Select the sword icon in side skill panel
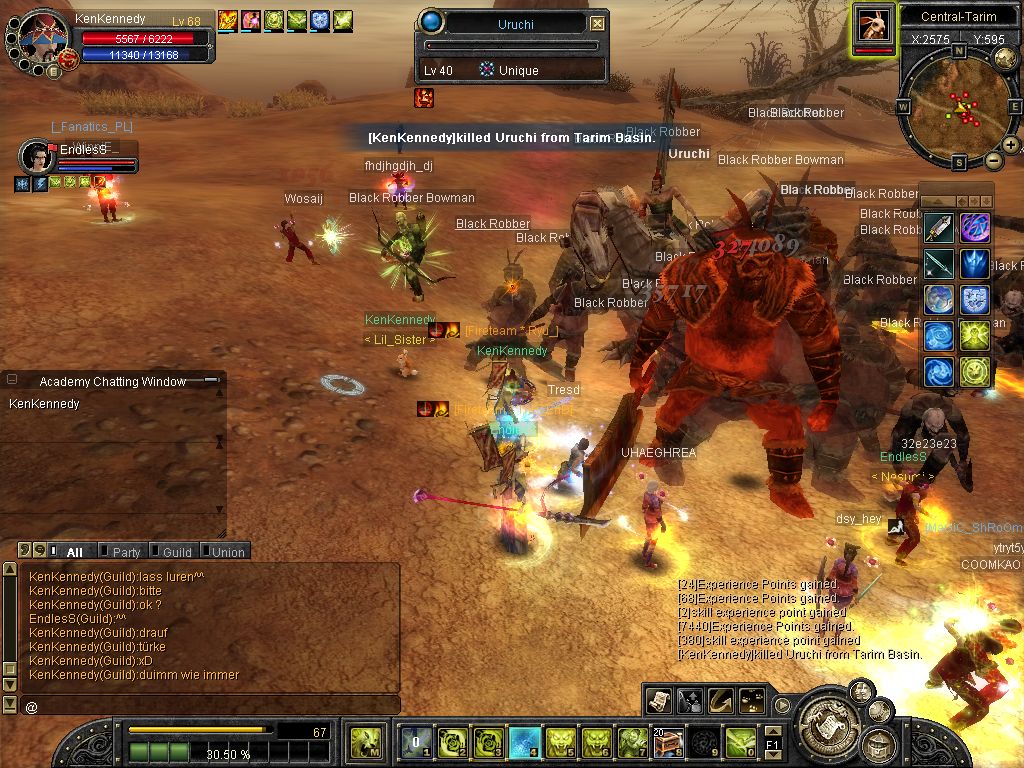Viewport: 1024px width, 768px height. (939, 229)
